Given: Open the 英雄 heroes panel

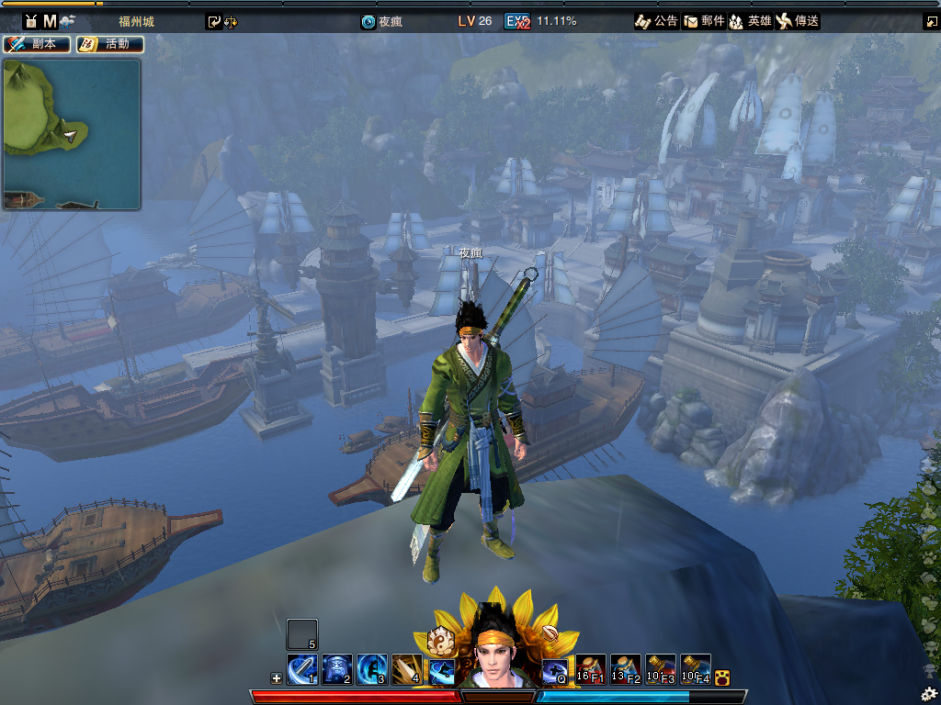Looking at the screenshot, I should pos(750,21).
